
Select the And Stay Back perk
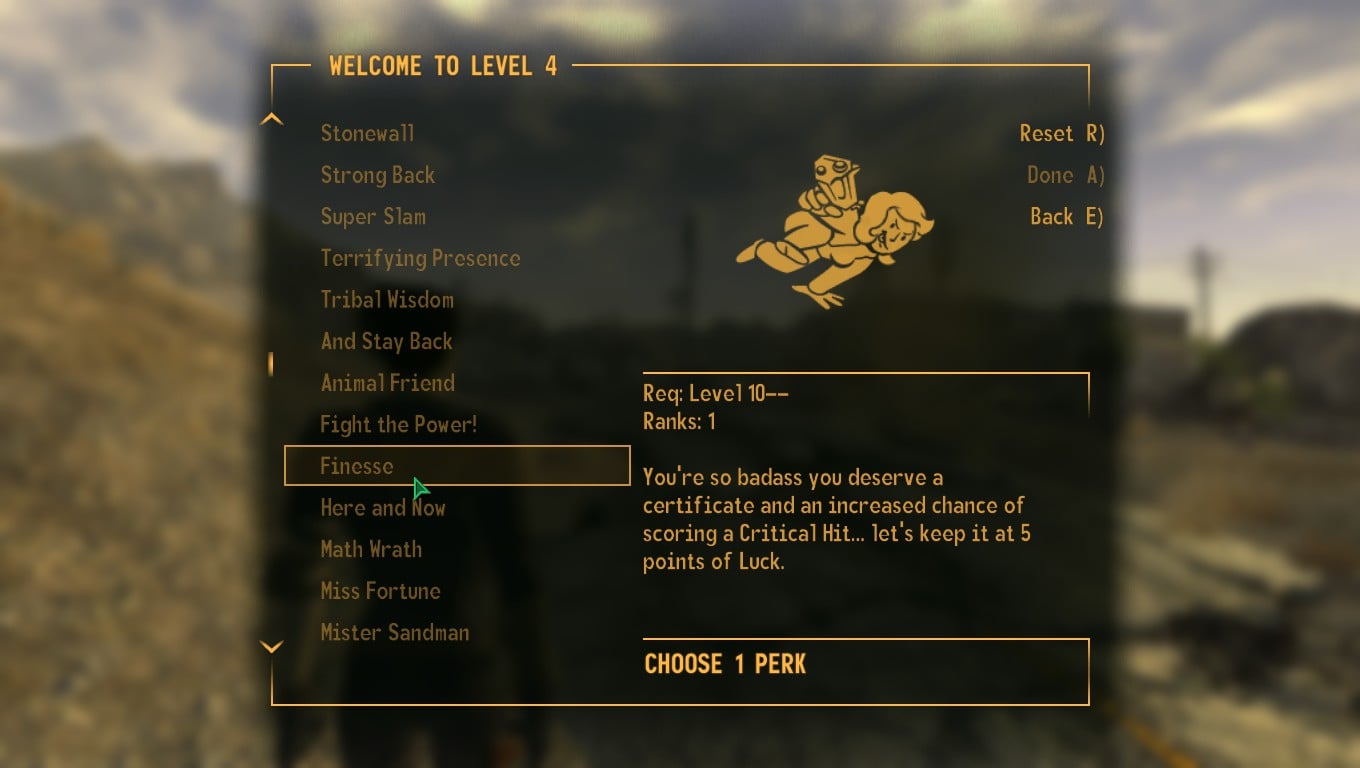click(386, 341)
